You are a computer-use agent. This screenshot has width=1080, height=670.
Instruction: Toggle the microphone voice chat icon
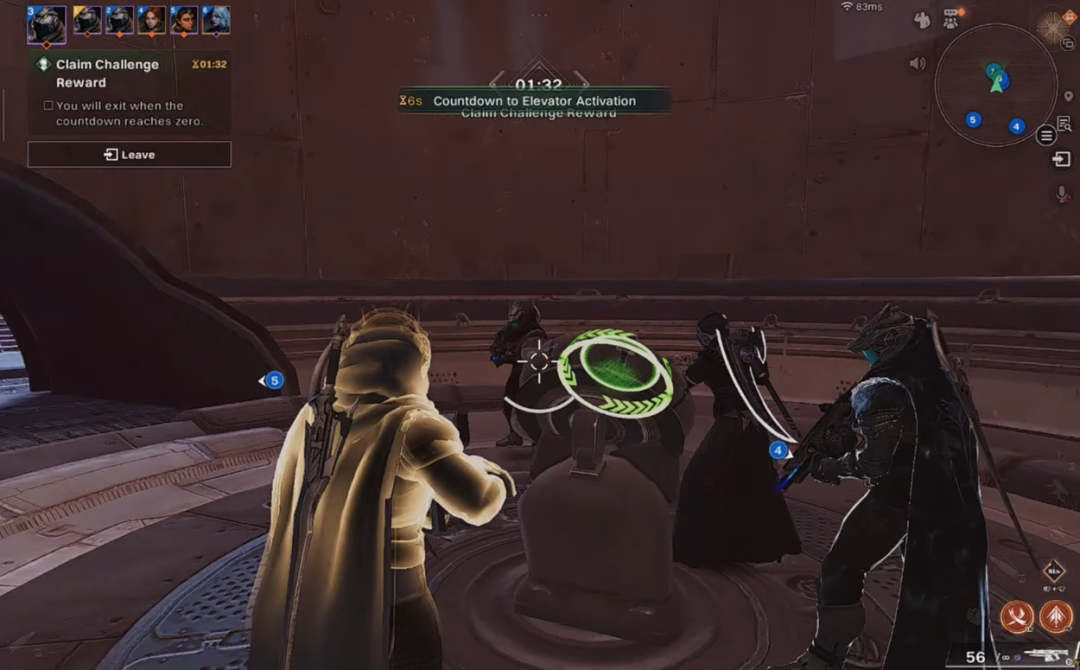(x=1063, y=193)
